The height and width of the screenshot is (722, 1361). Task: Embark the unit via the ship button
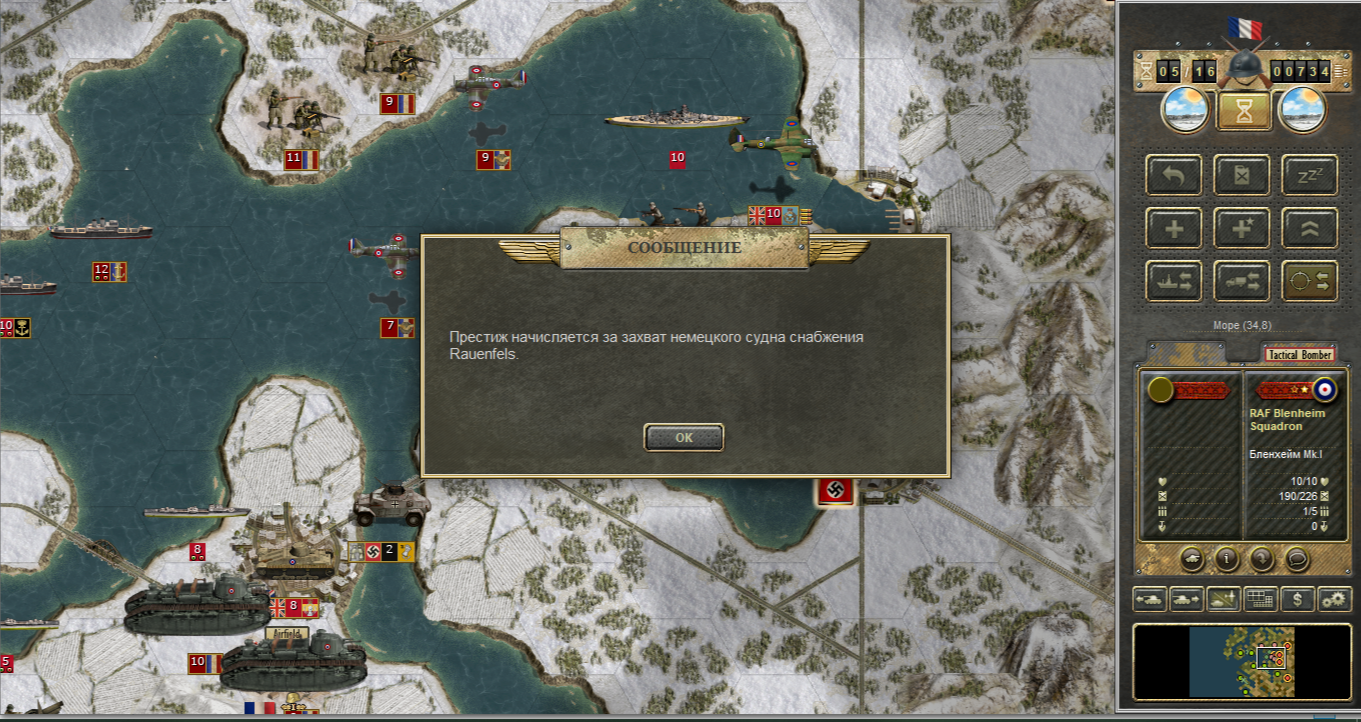tap(1174, 281)
